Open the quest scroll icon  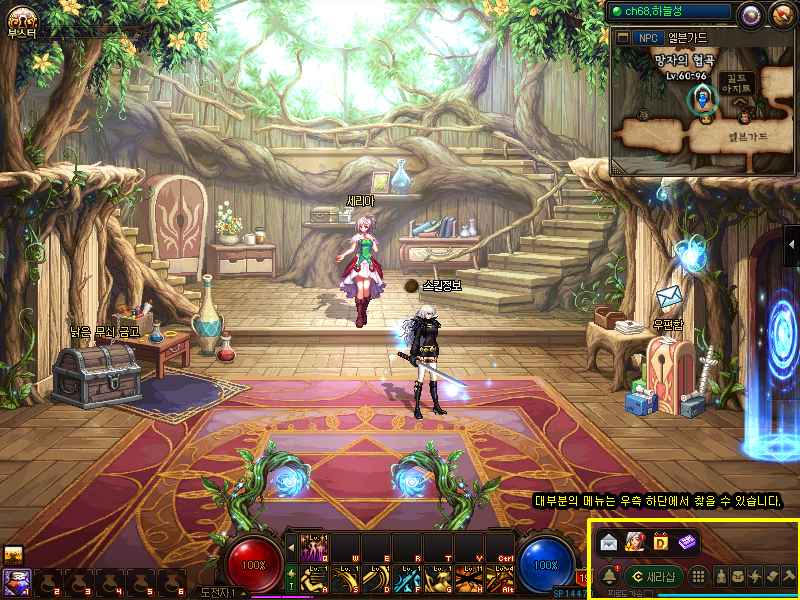[x=772, y=576]
